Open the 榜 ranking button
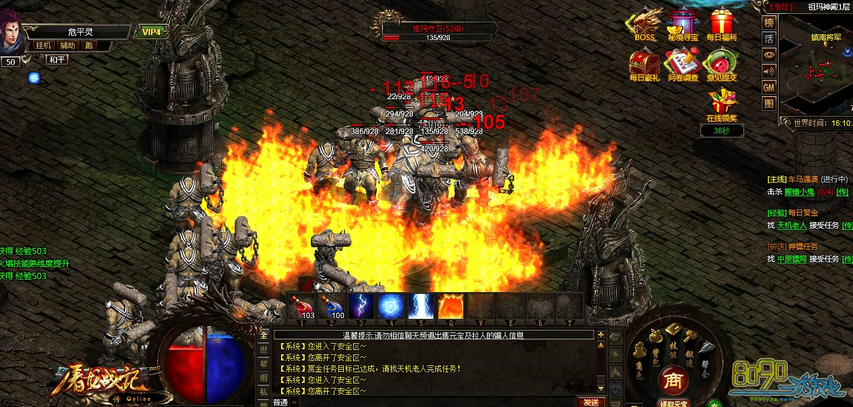The width and height of the screenshot is (853, 407). (769, 21)
